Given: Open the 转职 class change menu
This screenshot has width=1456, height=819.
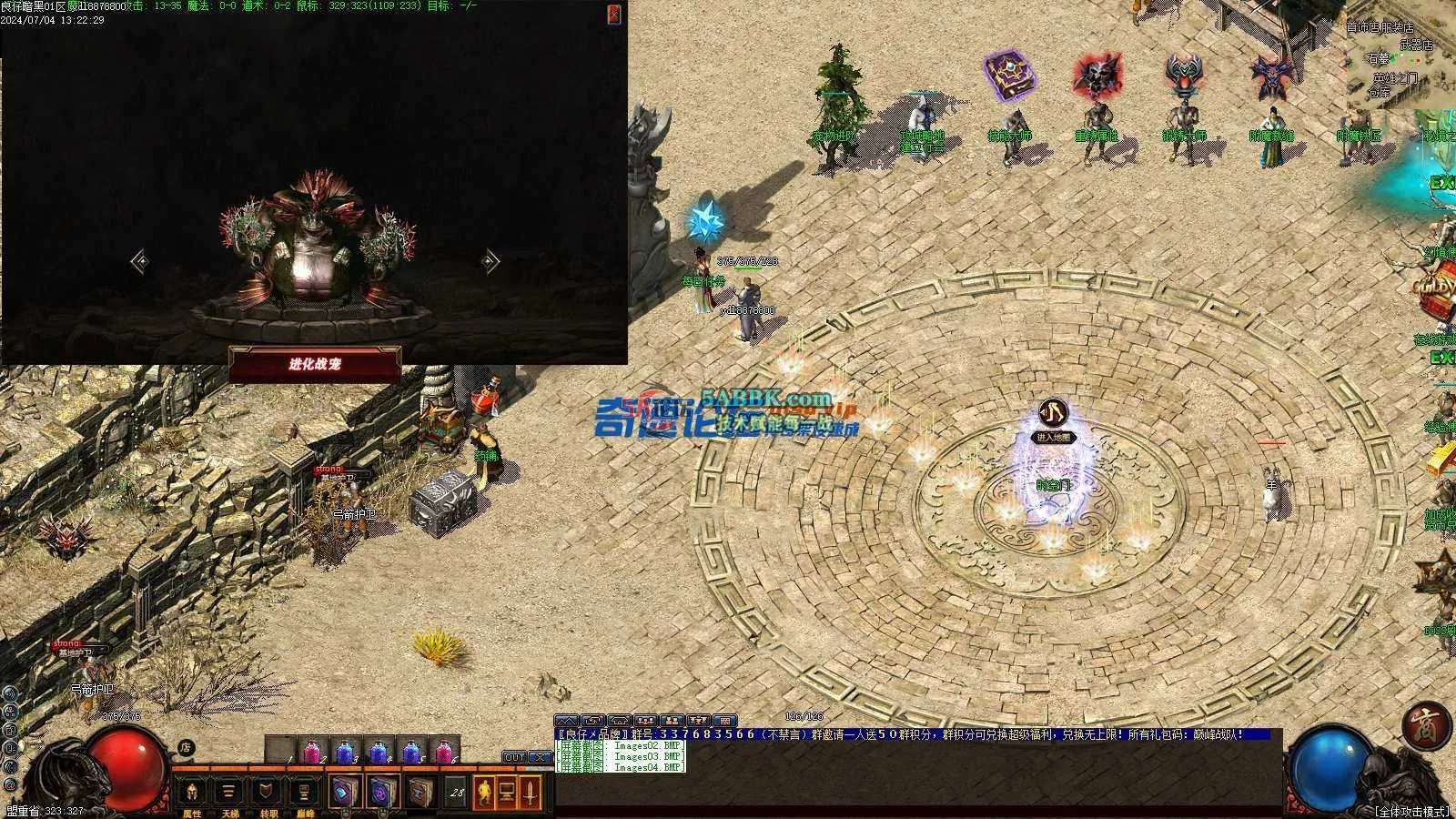Looking at the screenshot, I should (x=267, y=794).
